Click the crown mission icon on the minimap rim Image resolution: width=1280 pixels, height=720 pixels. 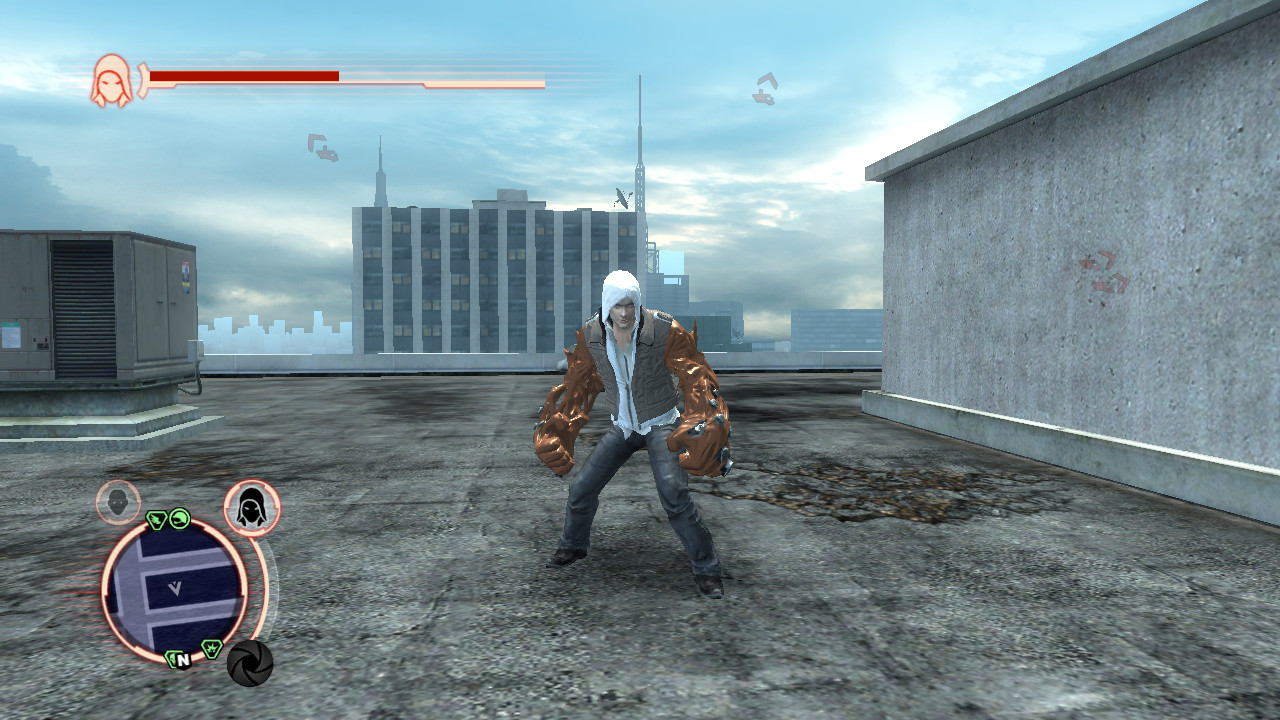(211, 647)
